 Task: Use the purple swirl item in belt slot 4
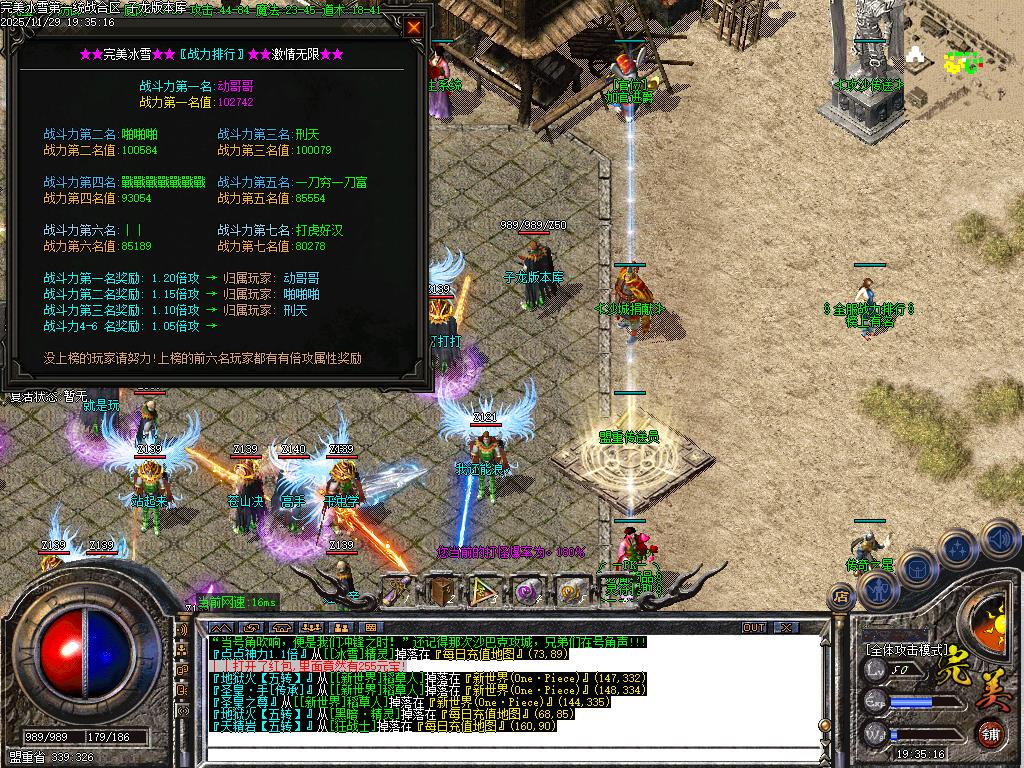(528, 592)
